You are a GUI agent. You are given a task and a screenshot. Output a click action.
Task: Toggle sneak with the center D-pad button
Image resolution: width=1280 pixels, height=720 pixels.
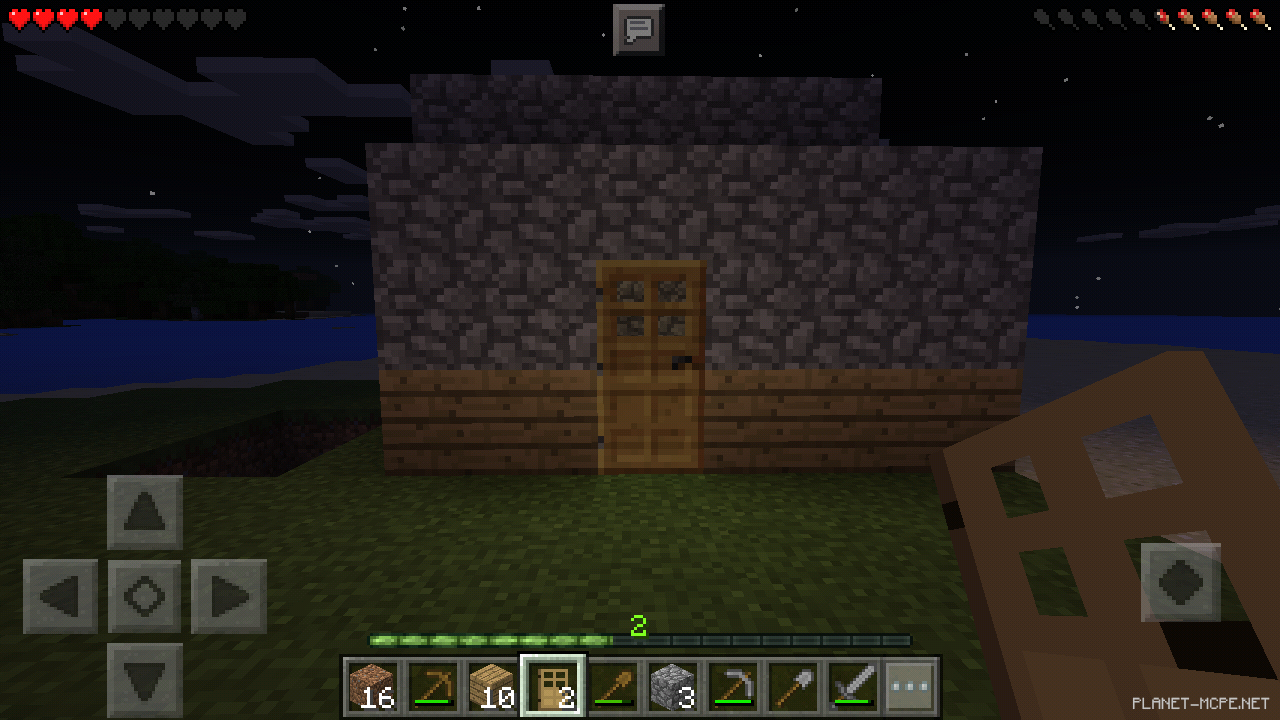(x=144, y=594)
